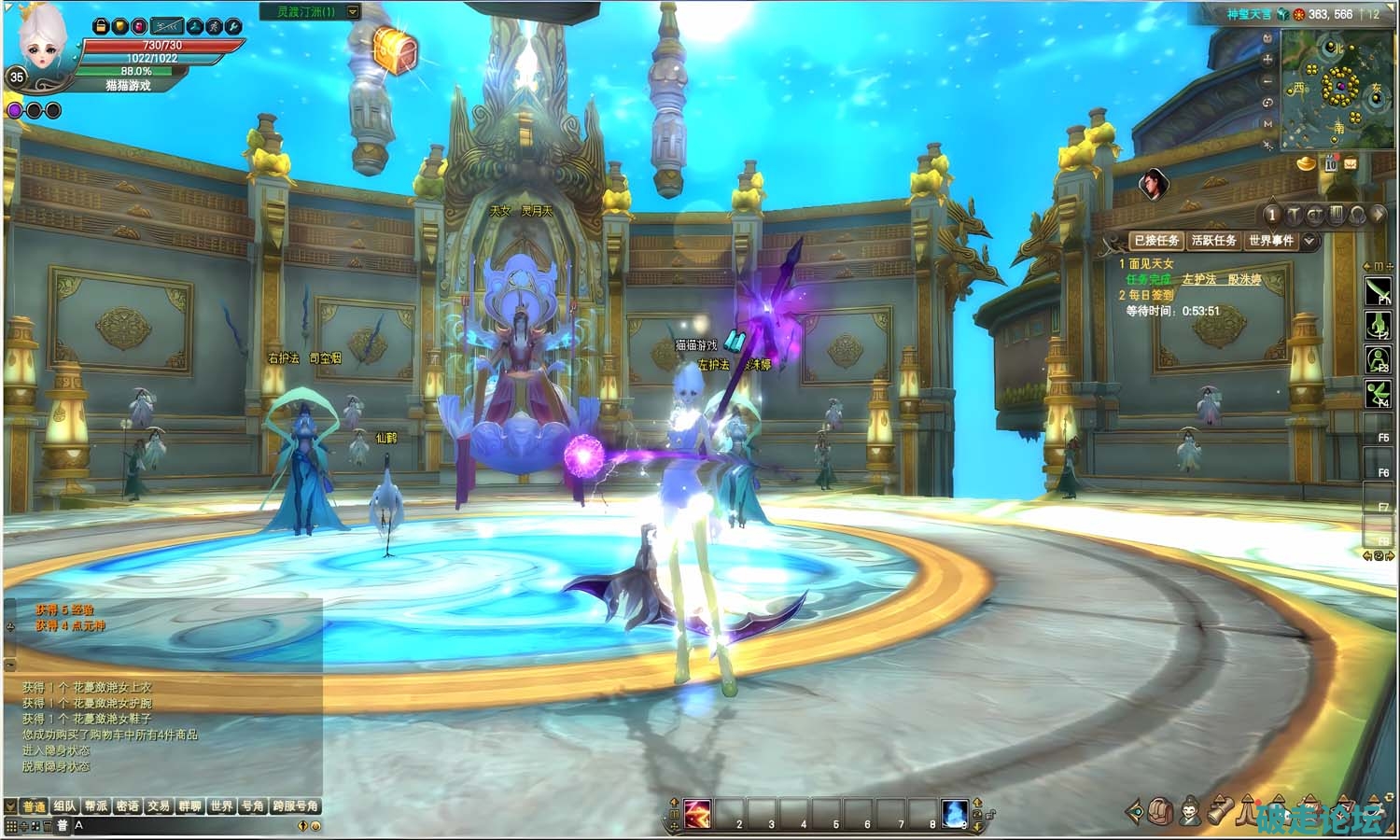Screen dimensions: 1400x840
Task: Click the minimap
Action: click(1337, 90)
